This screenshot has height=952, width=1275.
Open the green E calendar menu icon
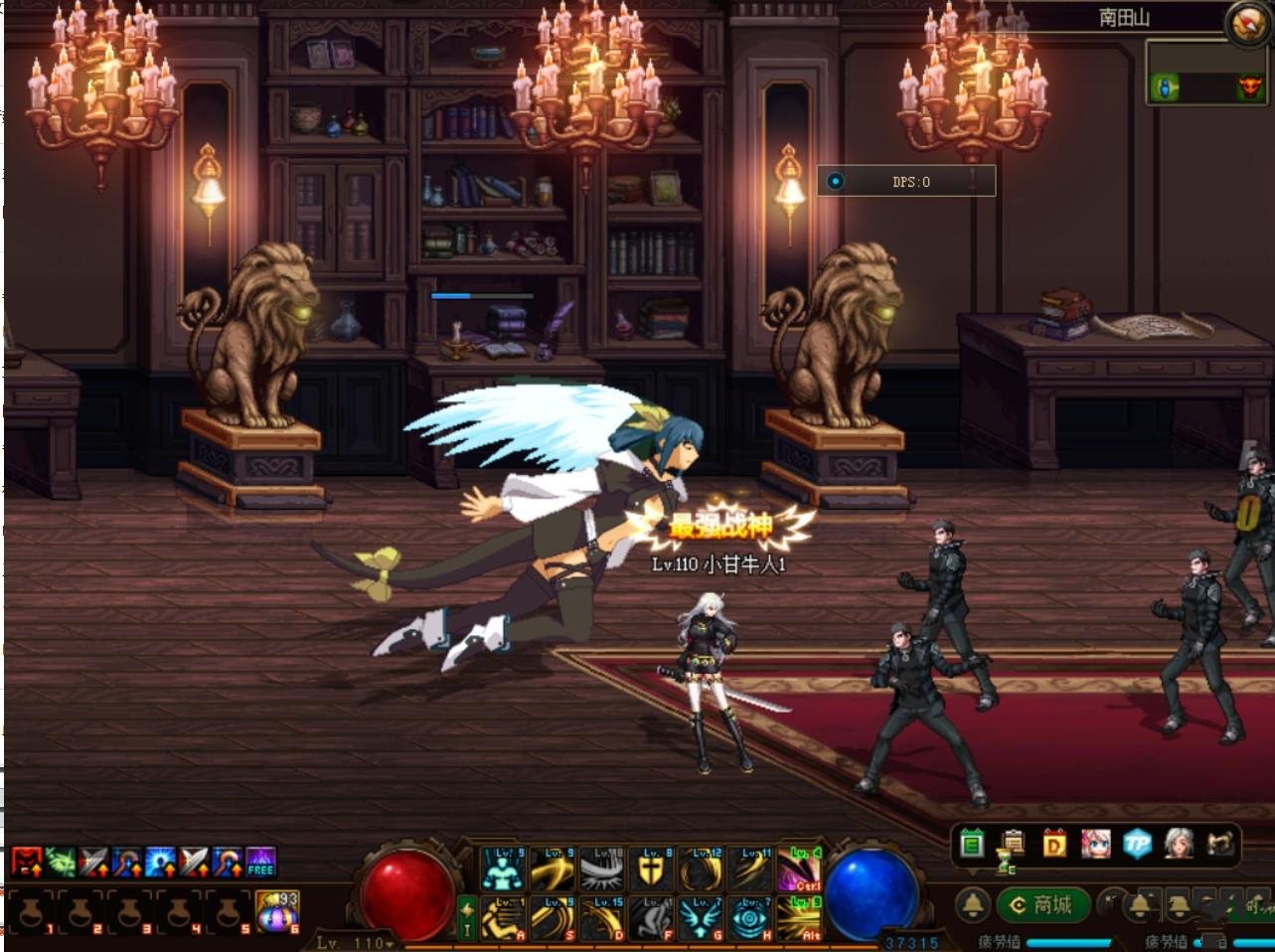point(972,845)
